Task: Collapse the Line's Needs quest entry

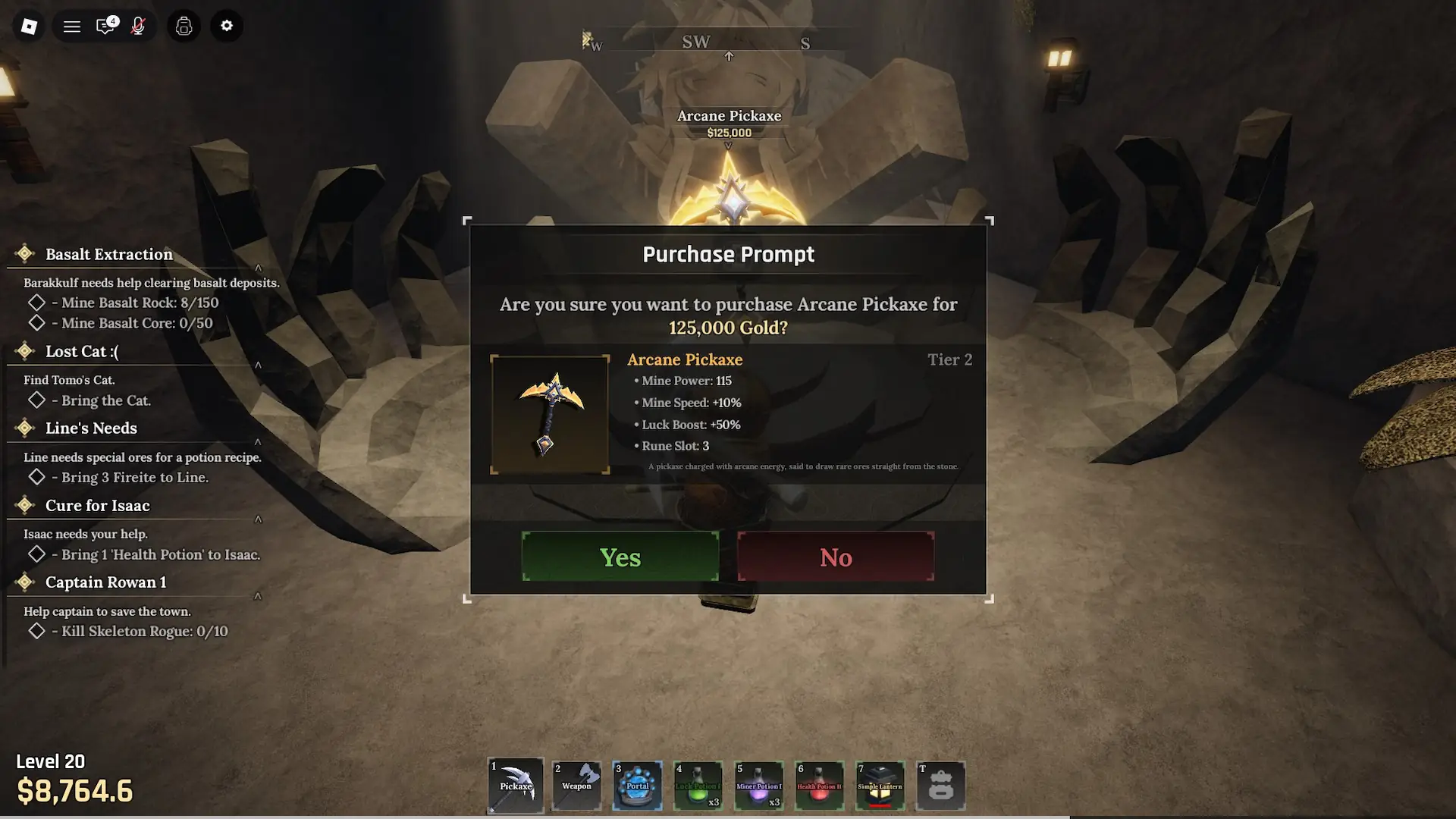Action: (x=259, y=441)
